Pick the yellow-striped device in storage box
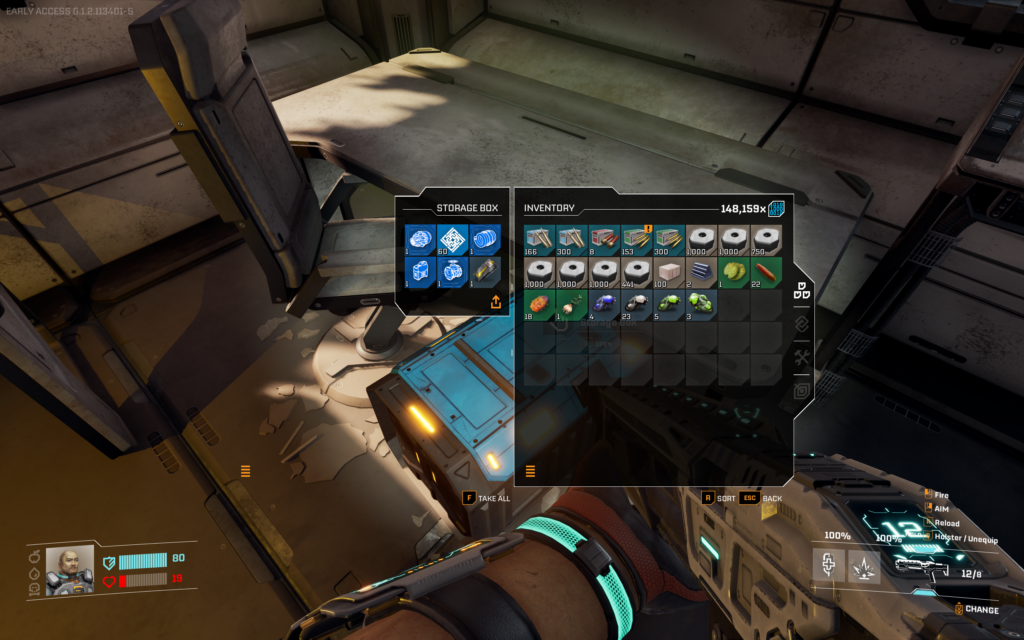Image resolution: width=1024 pixels, height=640 pixels. pos(484,271)
